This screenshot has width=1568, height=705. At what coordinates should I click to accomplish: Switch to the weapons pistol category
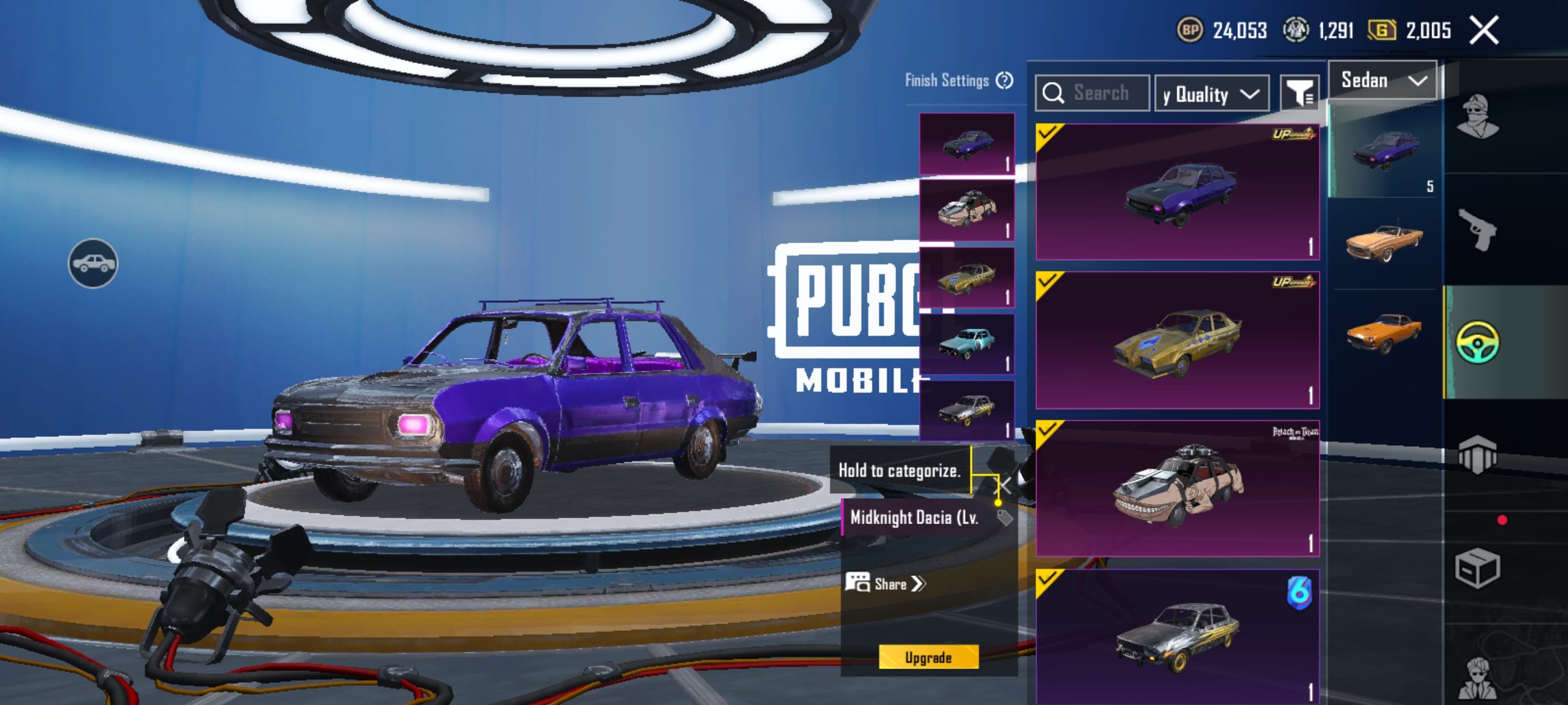click(1477, 230)
